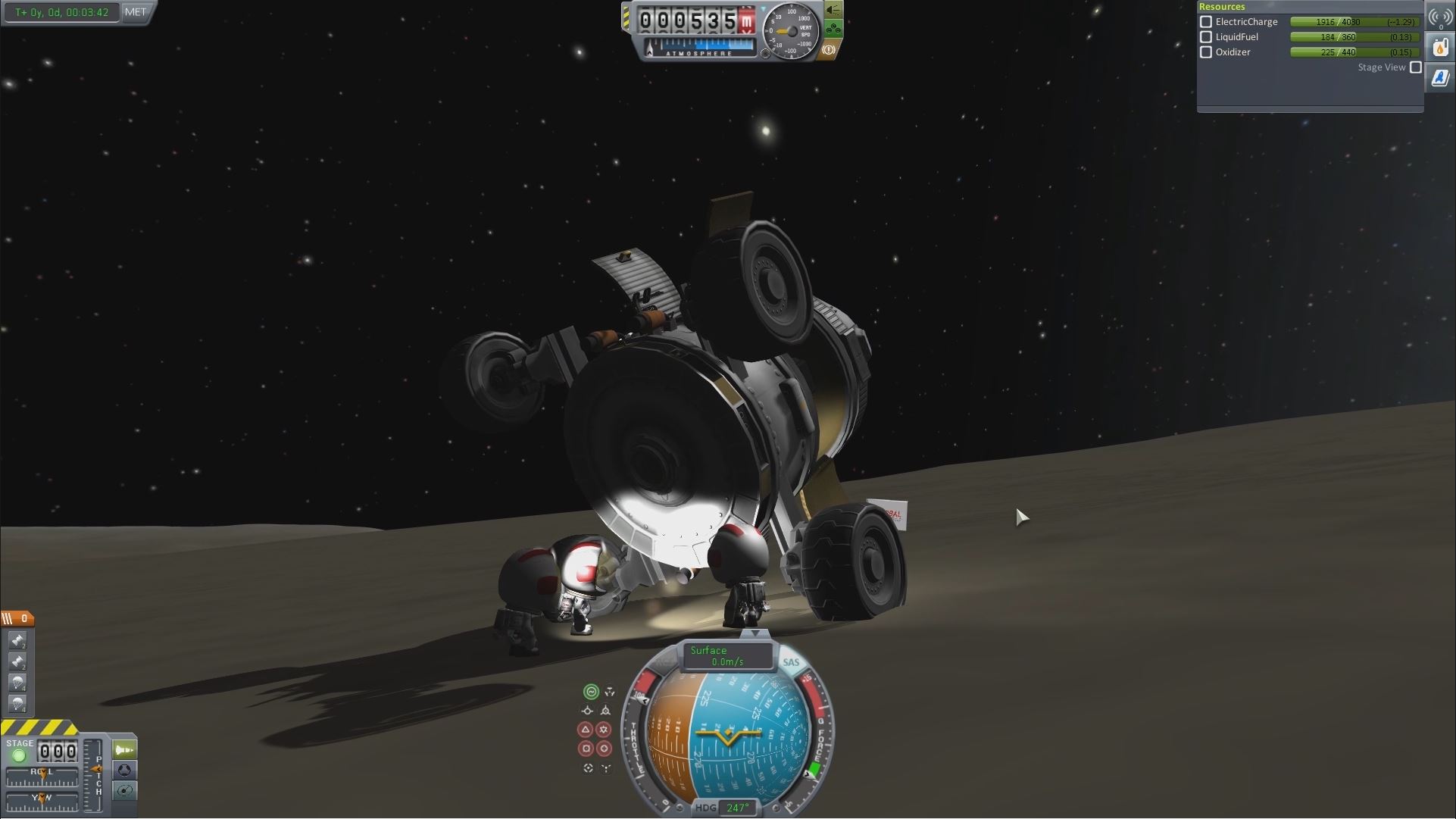Toggle SAS on the navball

click(791, 662)
